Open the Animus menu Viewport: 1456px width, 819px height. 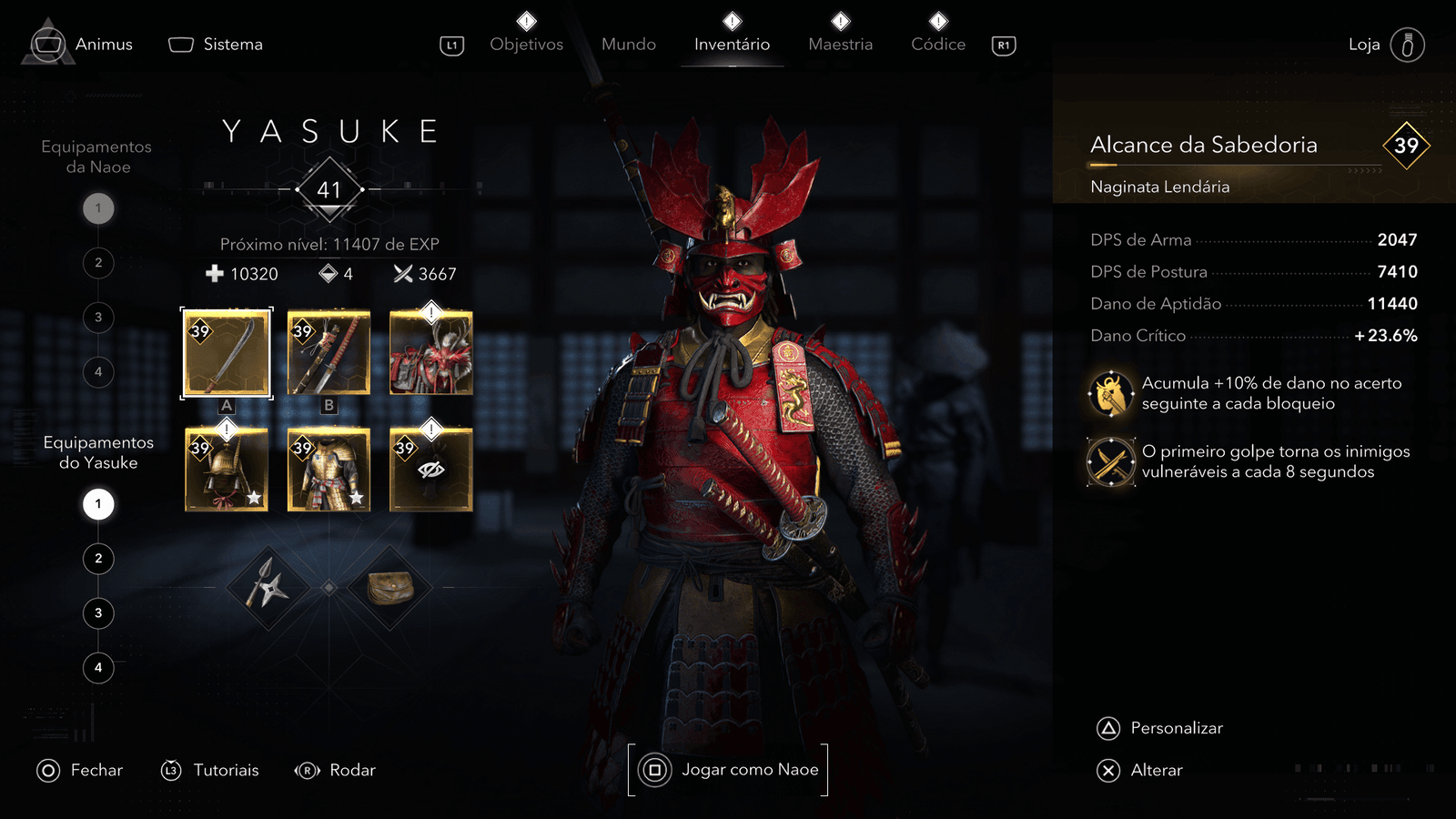click(82, 45)
